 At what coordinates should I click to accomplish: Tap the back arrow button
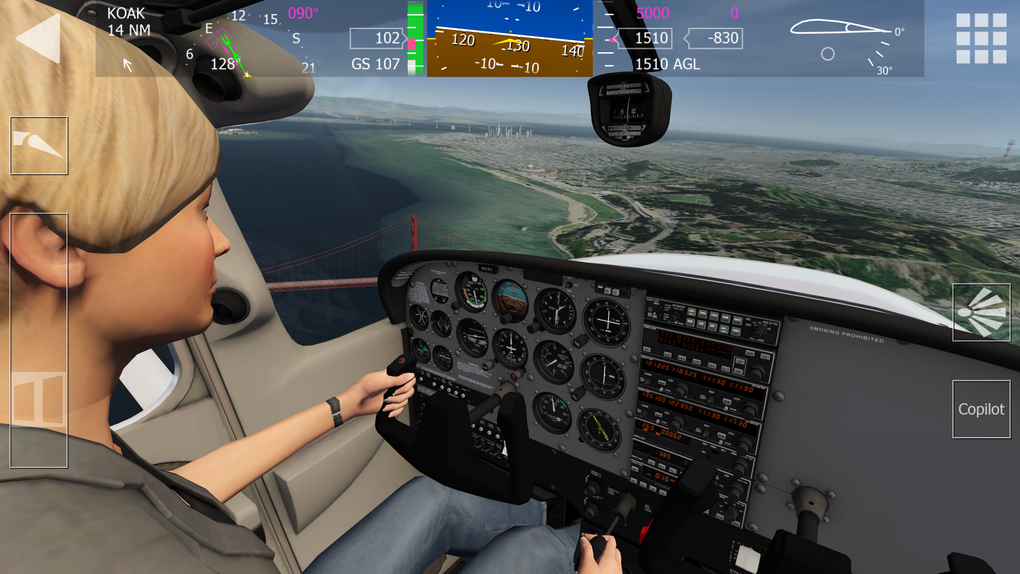pos(39,38)
